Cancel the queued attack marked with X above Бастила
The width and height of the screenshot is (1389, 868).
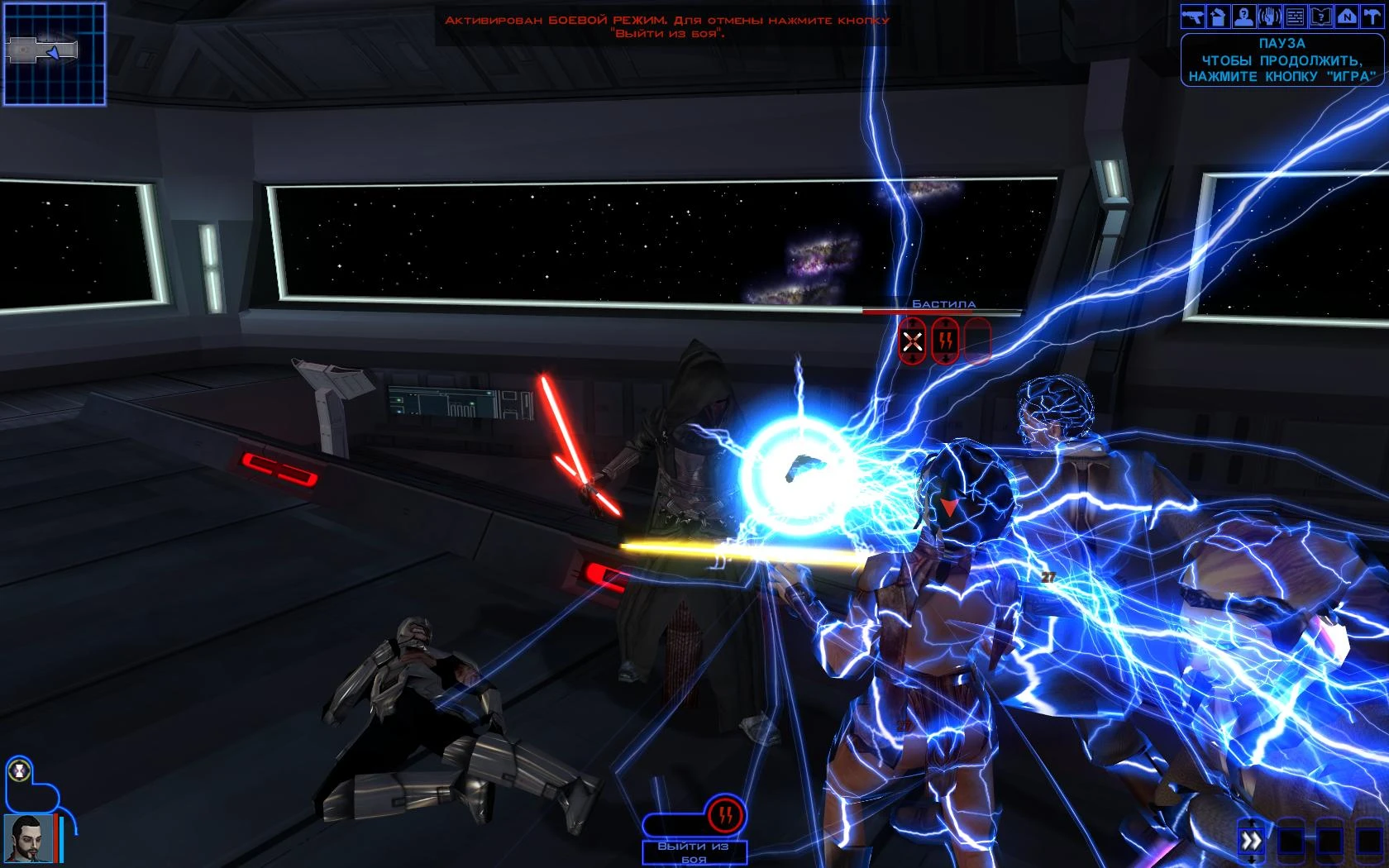[x=912, y=341]
